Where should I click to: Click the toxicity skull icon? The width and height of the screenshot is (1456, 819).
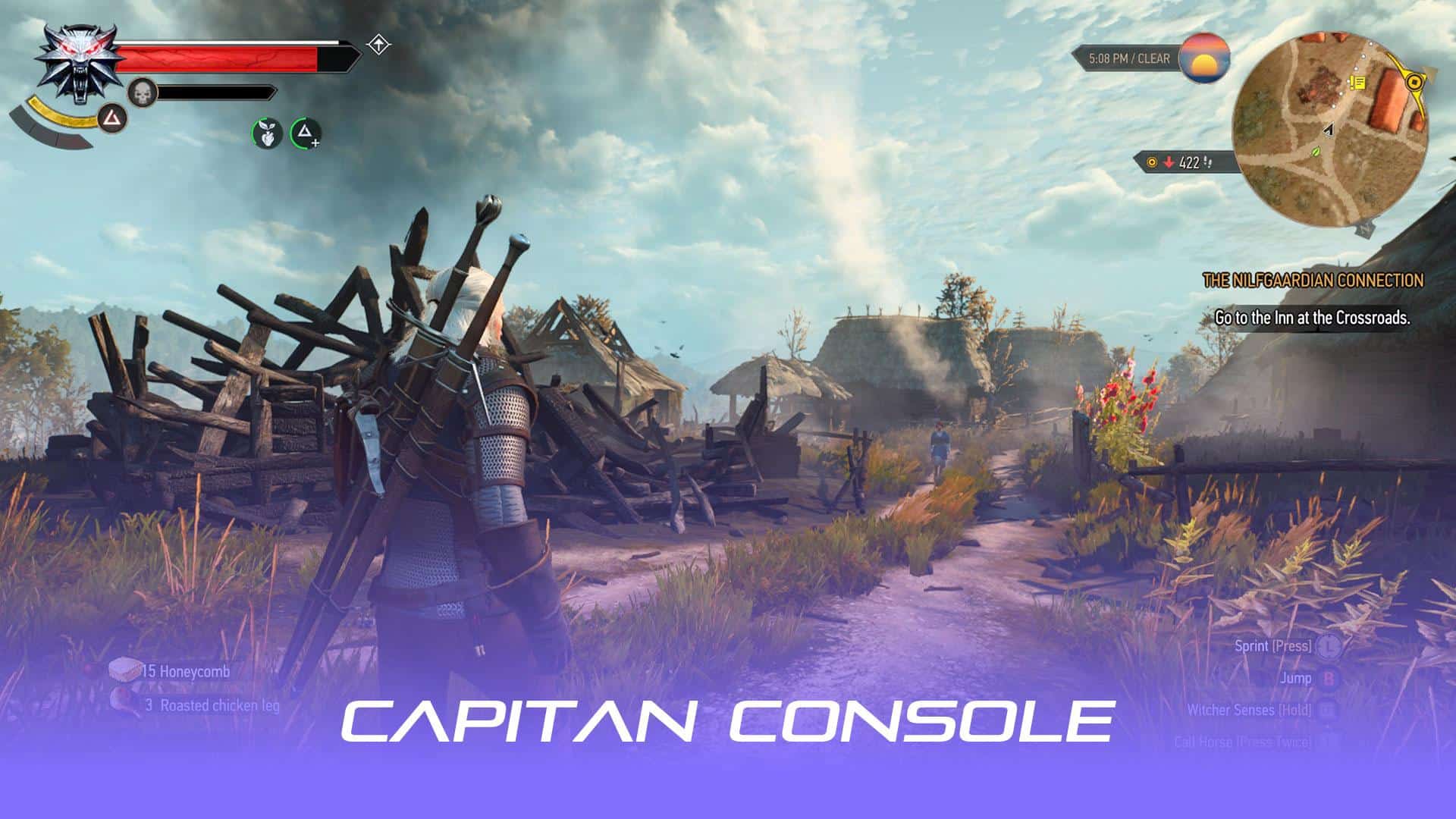(x=141, y=93)
